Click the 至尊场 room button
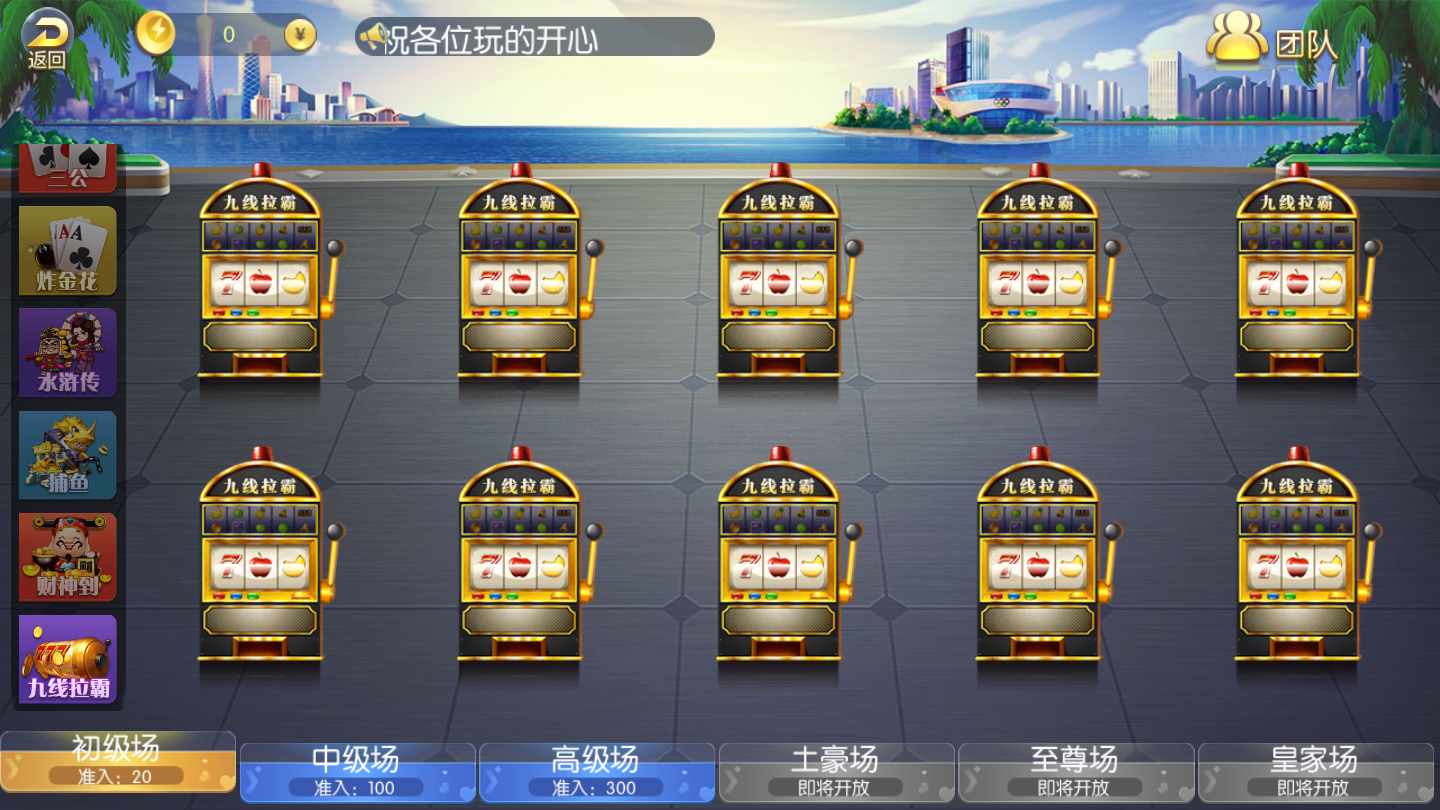The image size is (1440, 810). click(1077, 770)
